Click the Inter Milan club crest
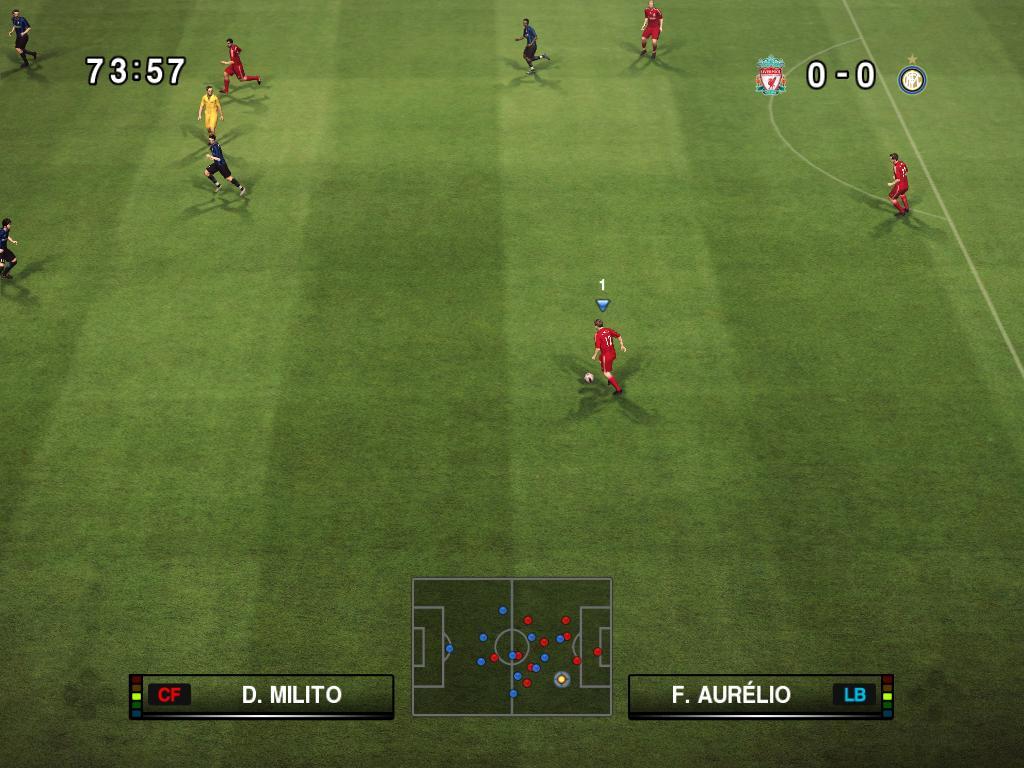Viewport: 1024px width, 768px height. click(911, 78)
